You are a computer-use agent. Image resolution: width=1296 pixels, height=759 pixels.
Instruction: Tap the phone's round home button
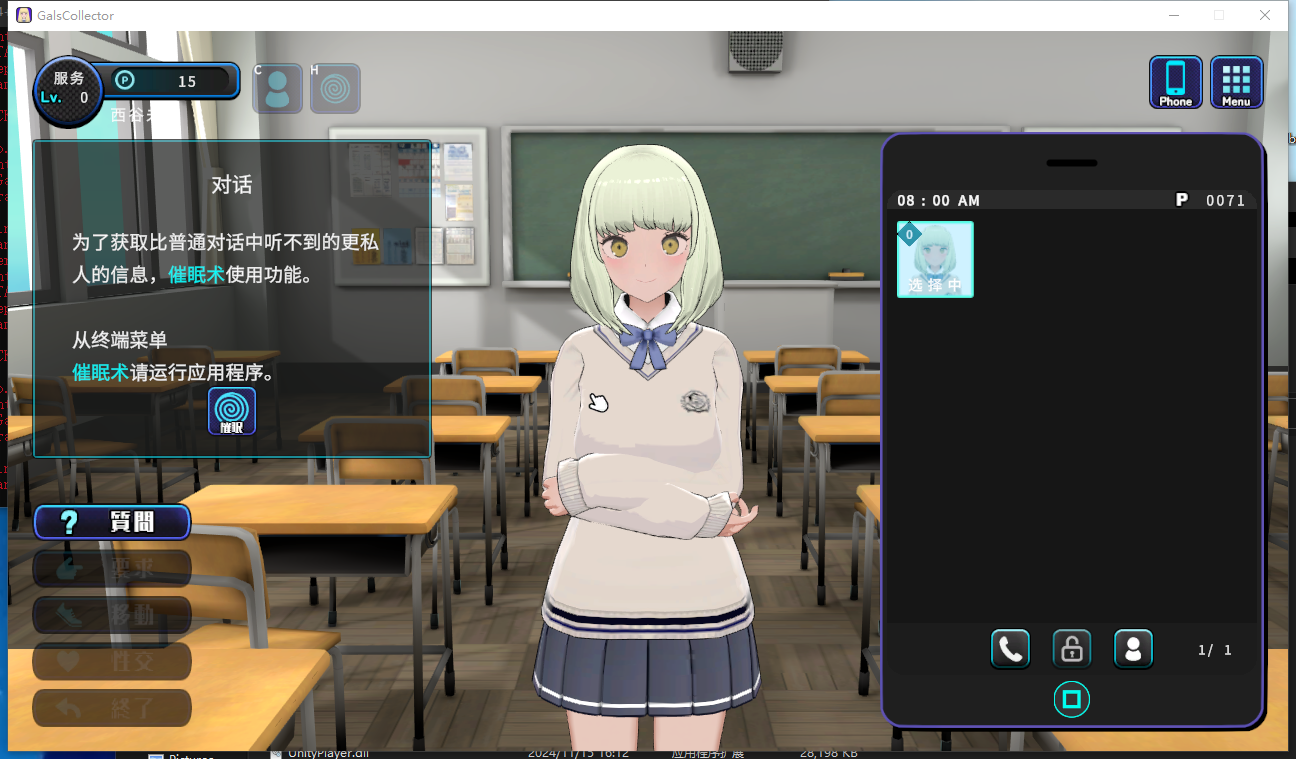coord(1071,699)
